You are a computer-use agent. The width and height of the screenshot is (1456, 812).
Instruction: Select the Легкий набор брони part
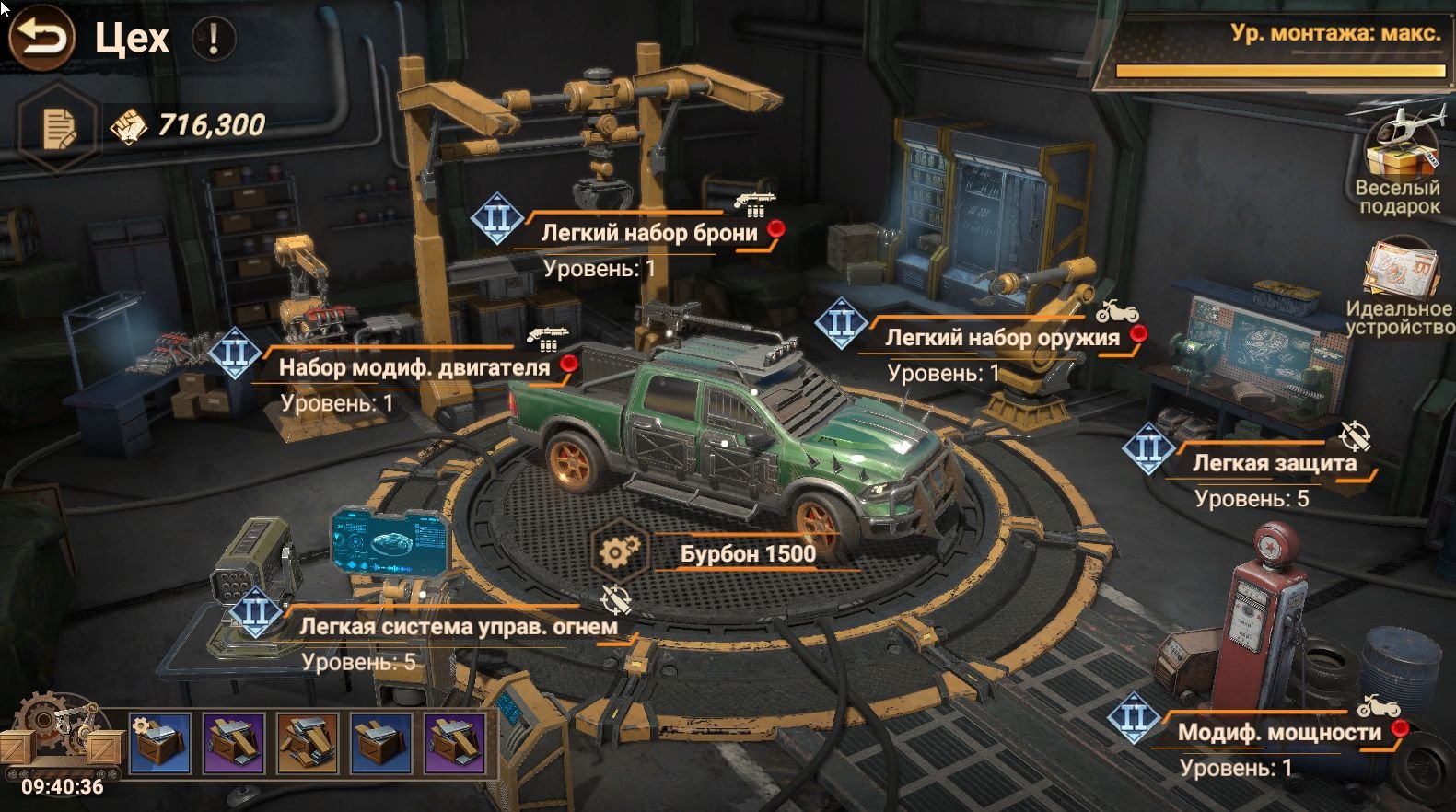648,233
